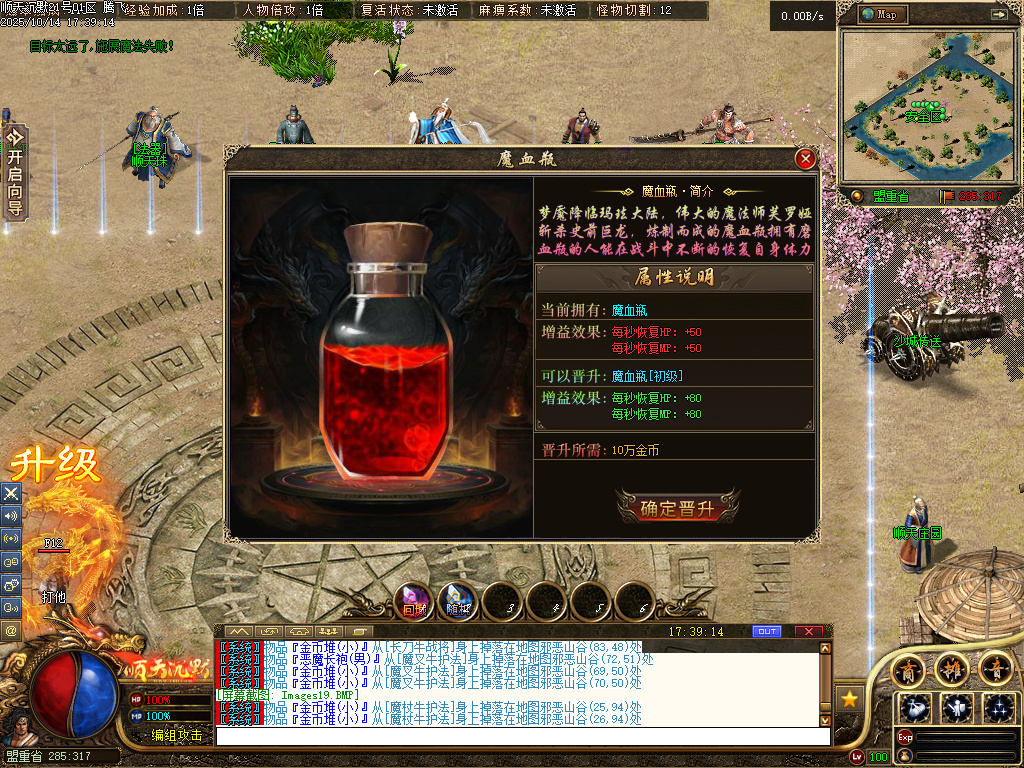This screenshot has width=1024, height=768.
Task: Open the 商 shop round button
Action: [x=908, y=668]
